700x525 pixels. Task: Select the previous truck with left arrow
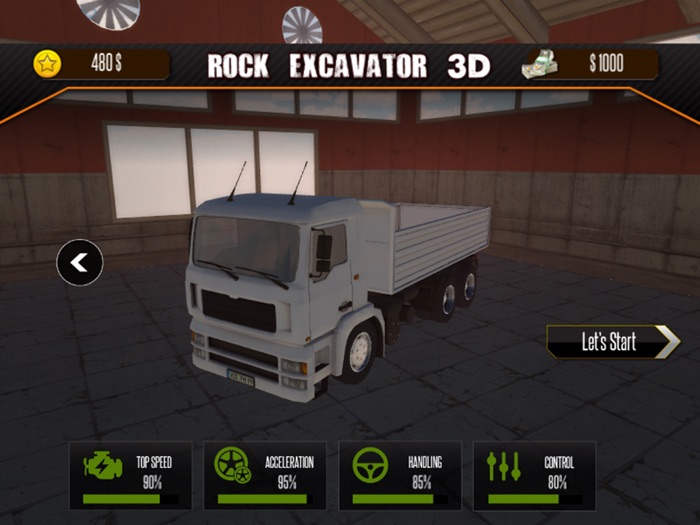pyautogui.click(x=80, y=263)
